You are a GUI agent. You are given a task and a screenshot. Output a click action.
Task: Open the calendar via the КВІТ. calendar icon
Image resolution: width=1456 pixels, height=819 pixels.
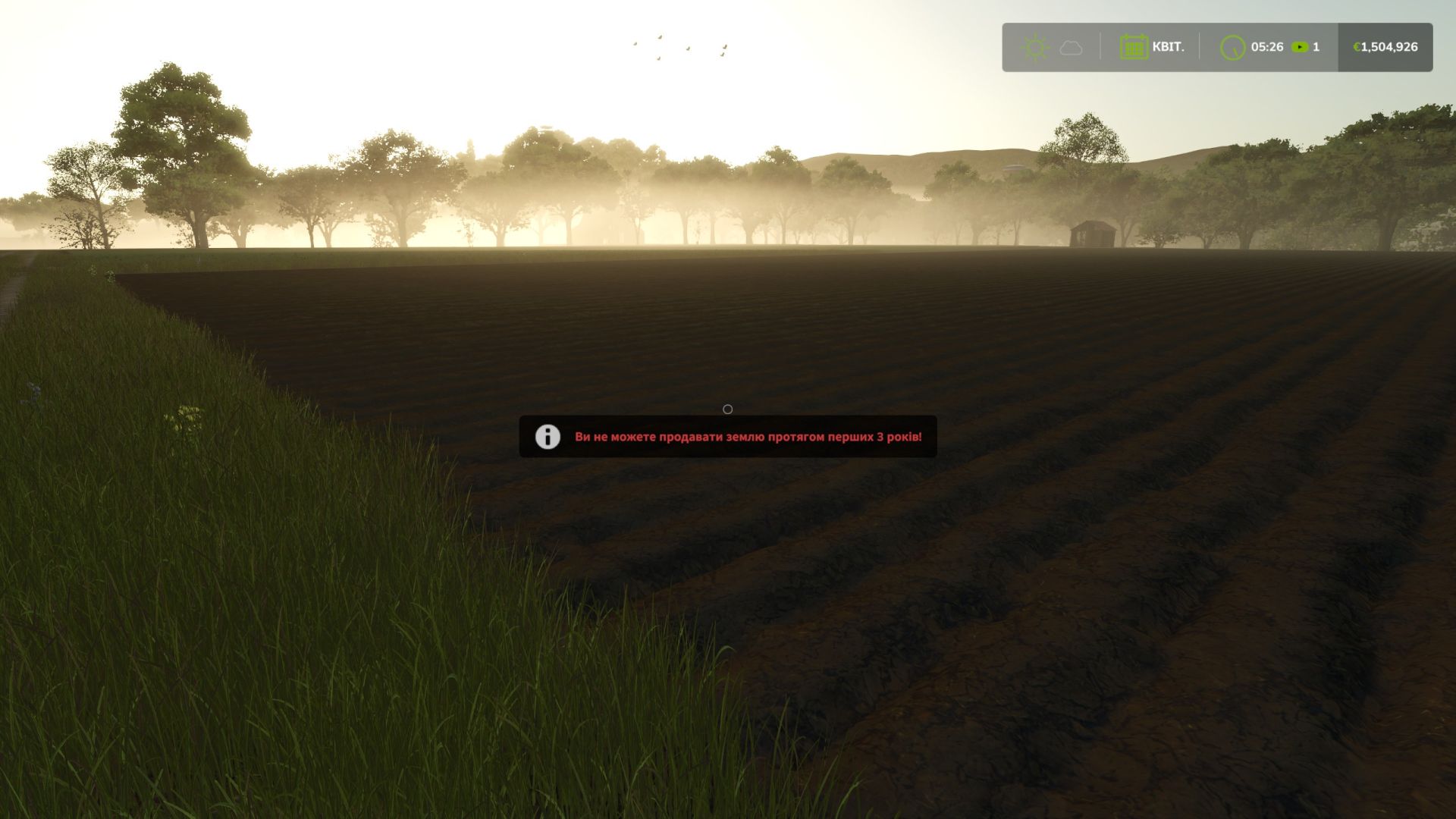[x=1134, y=46]
